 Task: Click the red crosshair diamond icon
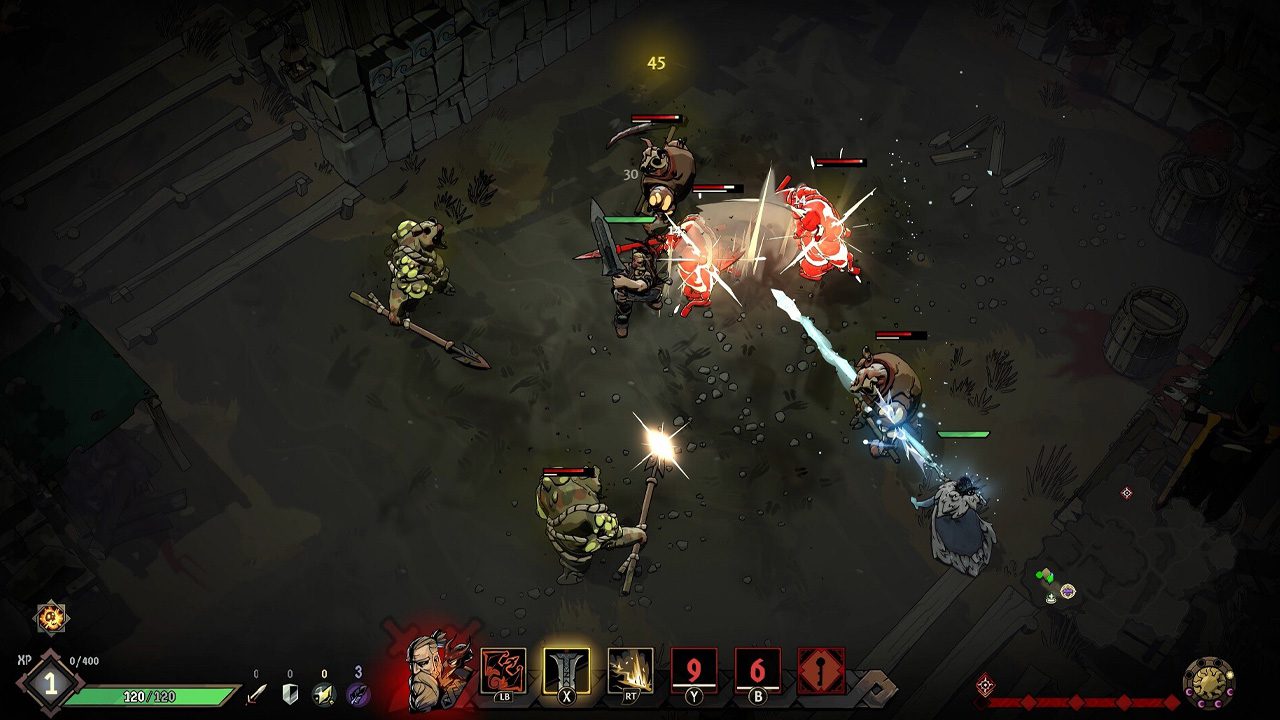985,685
